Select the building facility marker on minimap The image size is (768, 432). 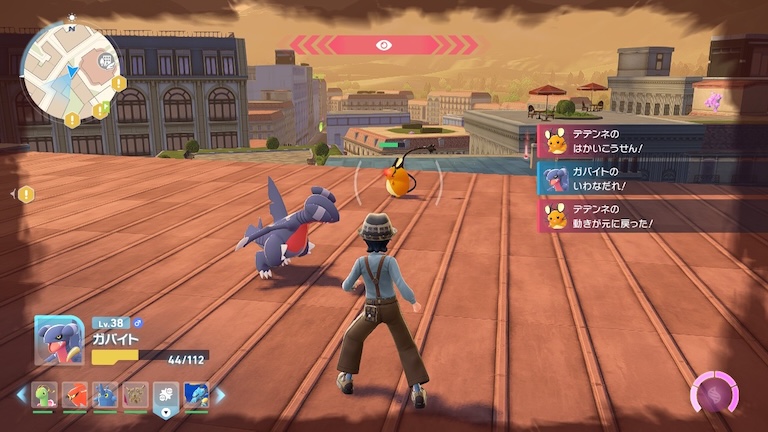(x=105, y=62)
